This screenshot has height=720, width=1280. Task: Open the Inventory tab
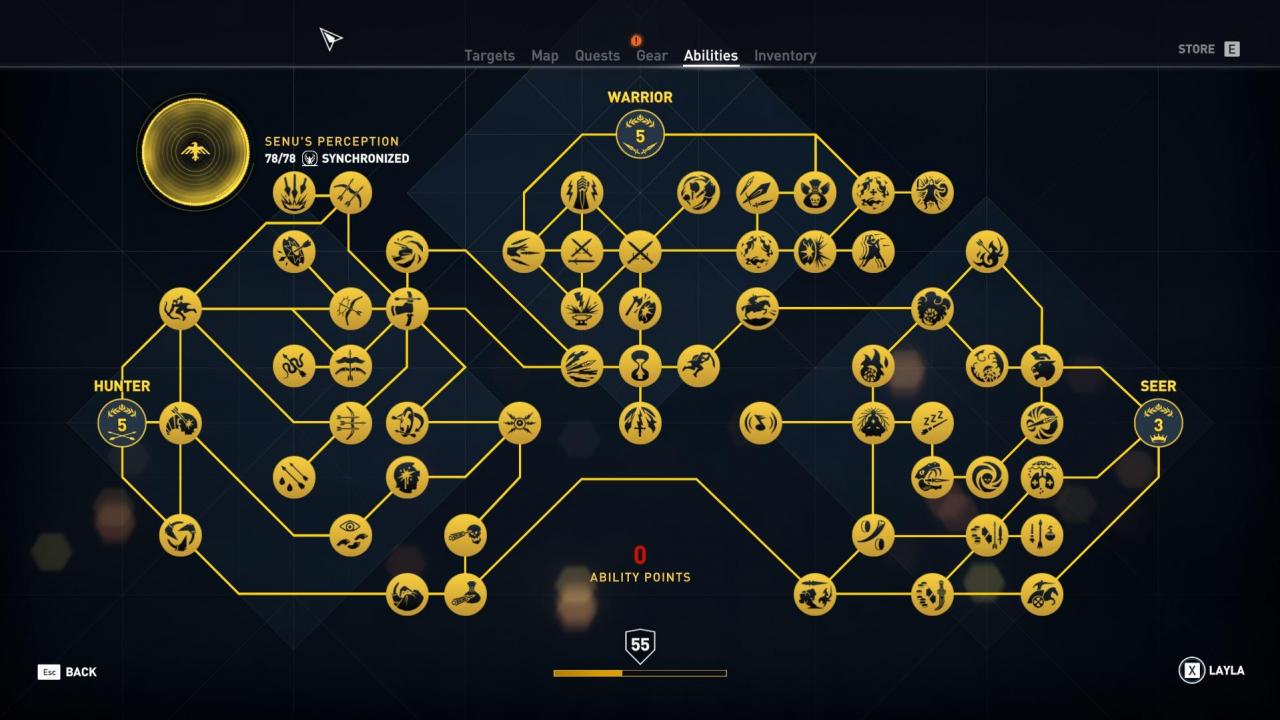(785, 56)
